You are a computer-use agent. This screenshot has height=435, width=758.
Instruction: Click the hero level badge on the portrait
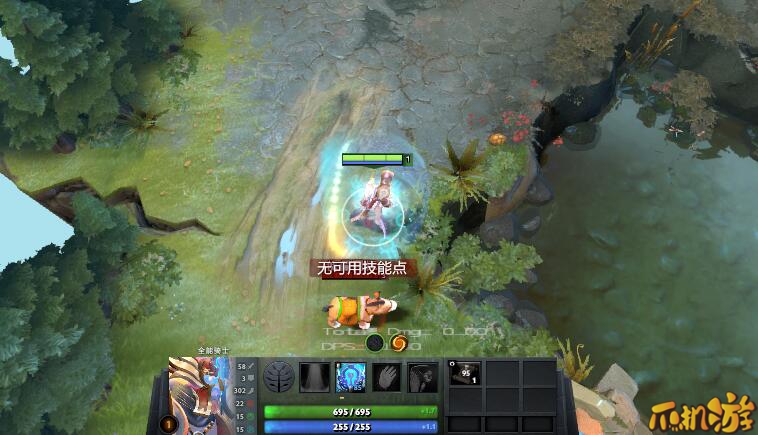click(168, 423)
